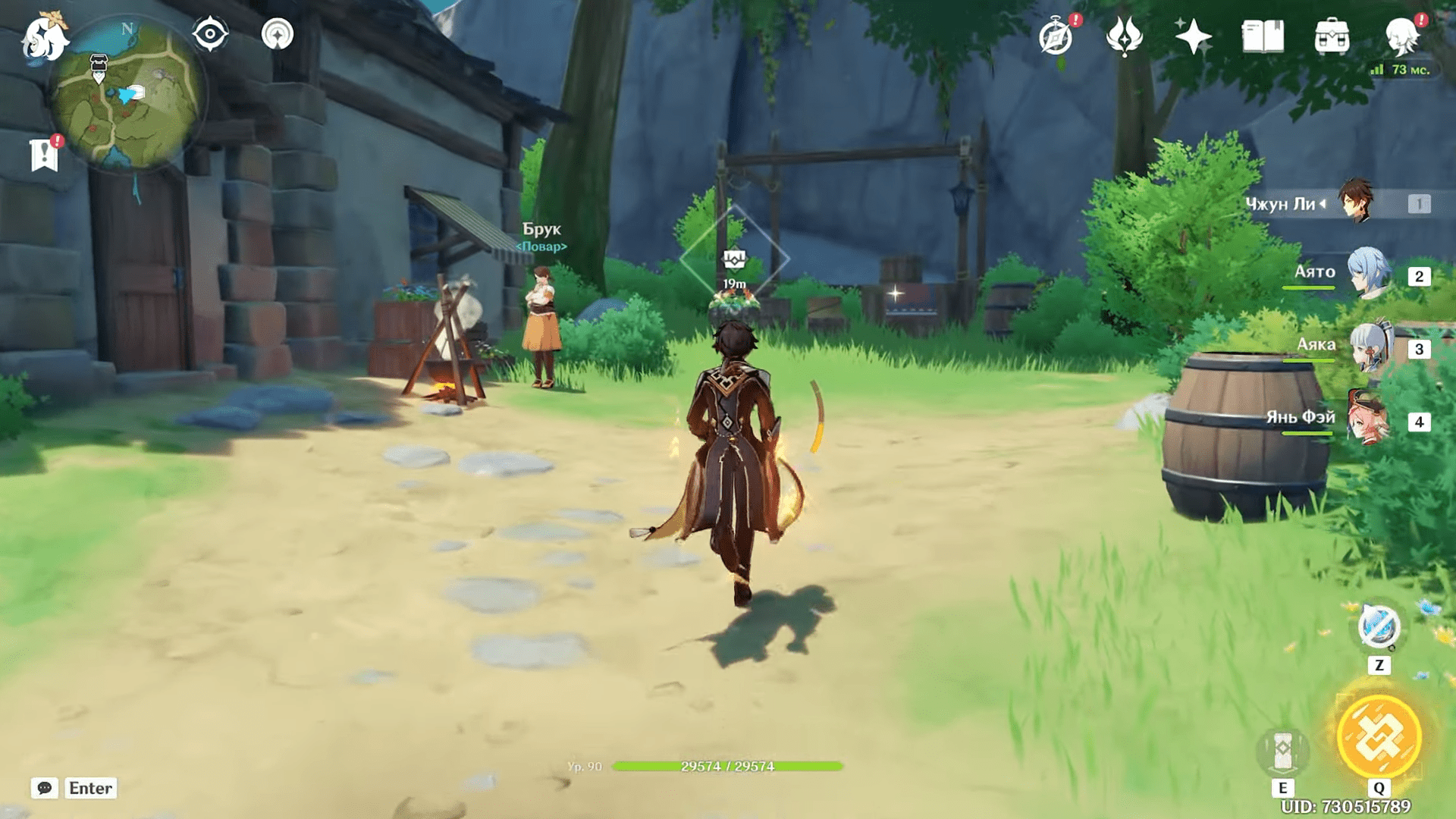The image size is (1456, 819).
Task: Use the Elemental Skill pillar icon
Action: [x=1282, y=749]
